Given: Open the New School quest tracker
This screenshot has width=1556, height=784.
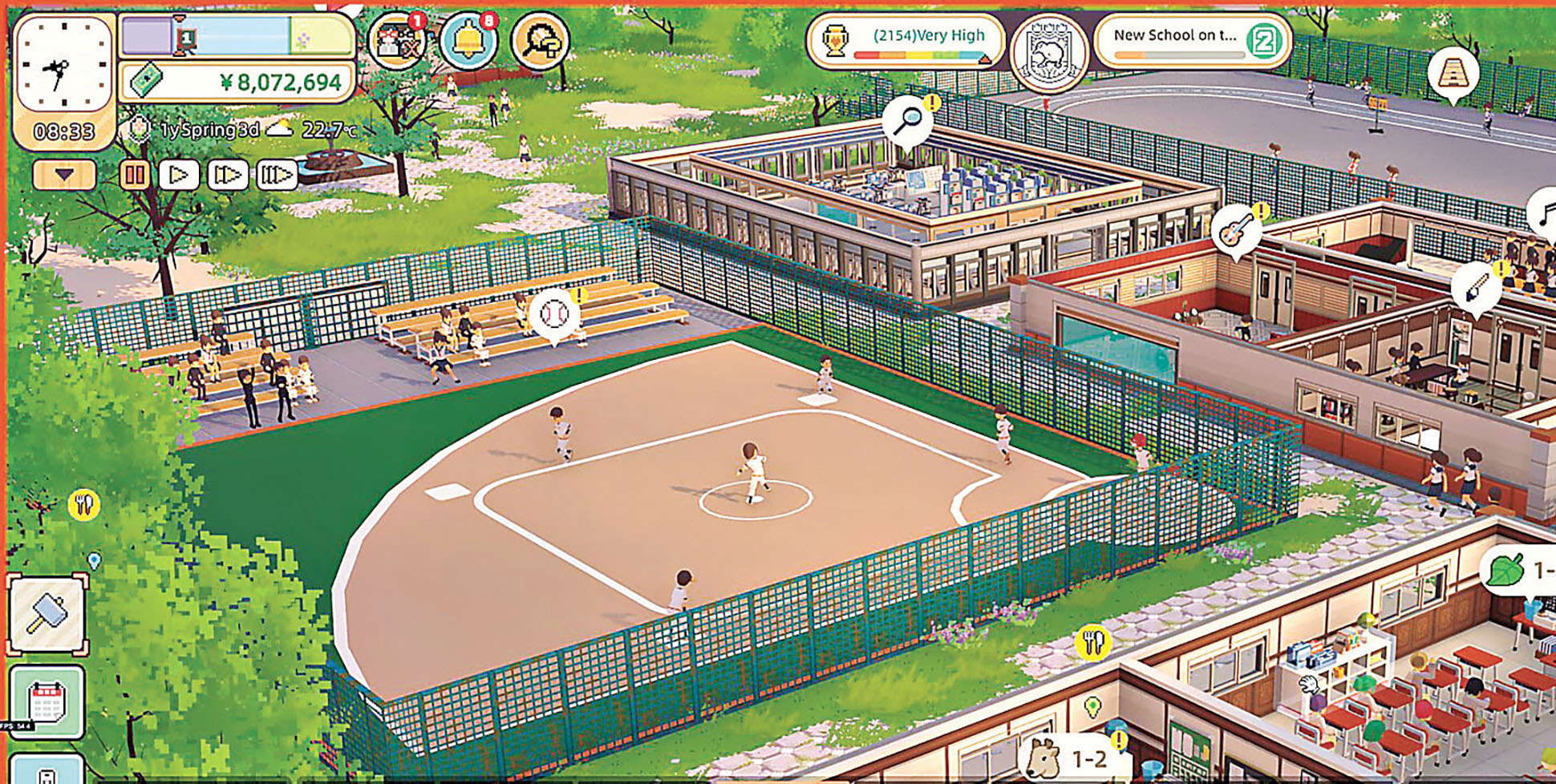Looking at the screenshot, I should click(1193, 40).
